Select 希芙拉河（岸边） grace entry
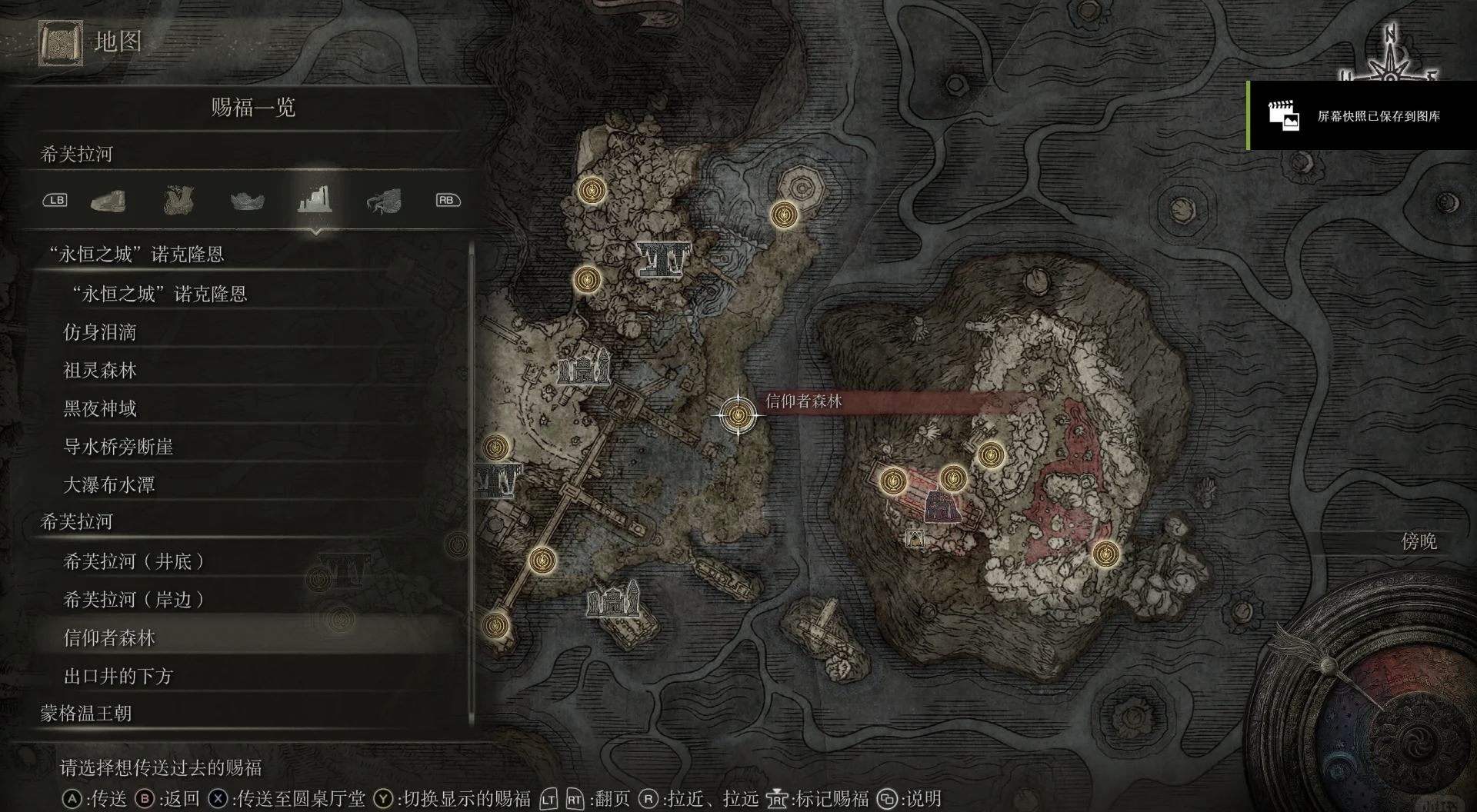This screenshot has width=1477, height=812. pyautogui.click(x=133, y=600)
